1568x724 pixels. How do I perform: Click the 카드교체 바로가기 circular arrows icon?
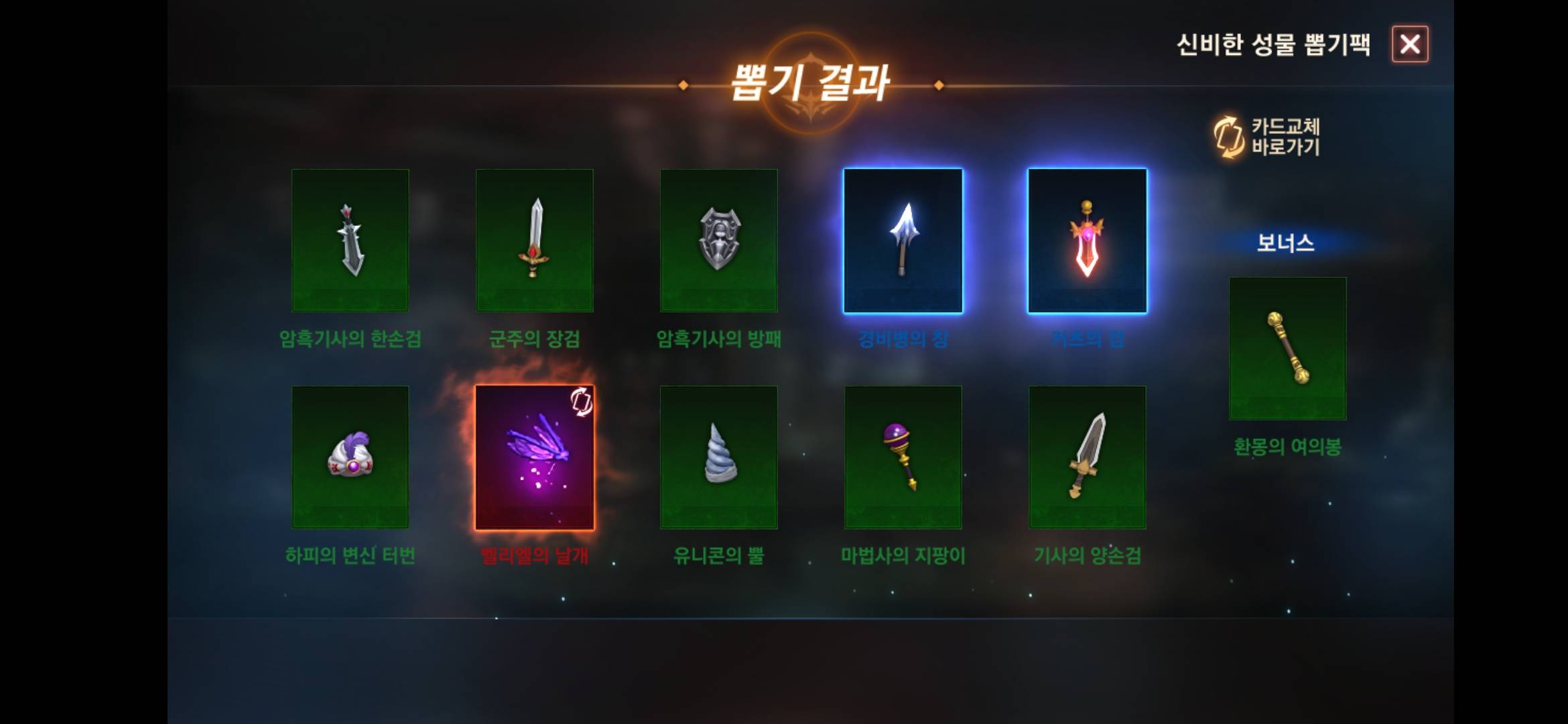(x=1228, y=137)
